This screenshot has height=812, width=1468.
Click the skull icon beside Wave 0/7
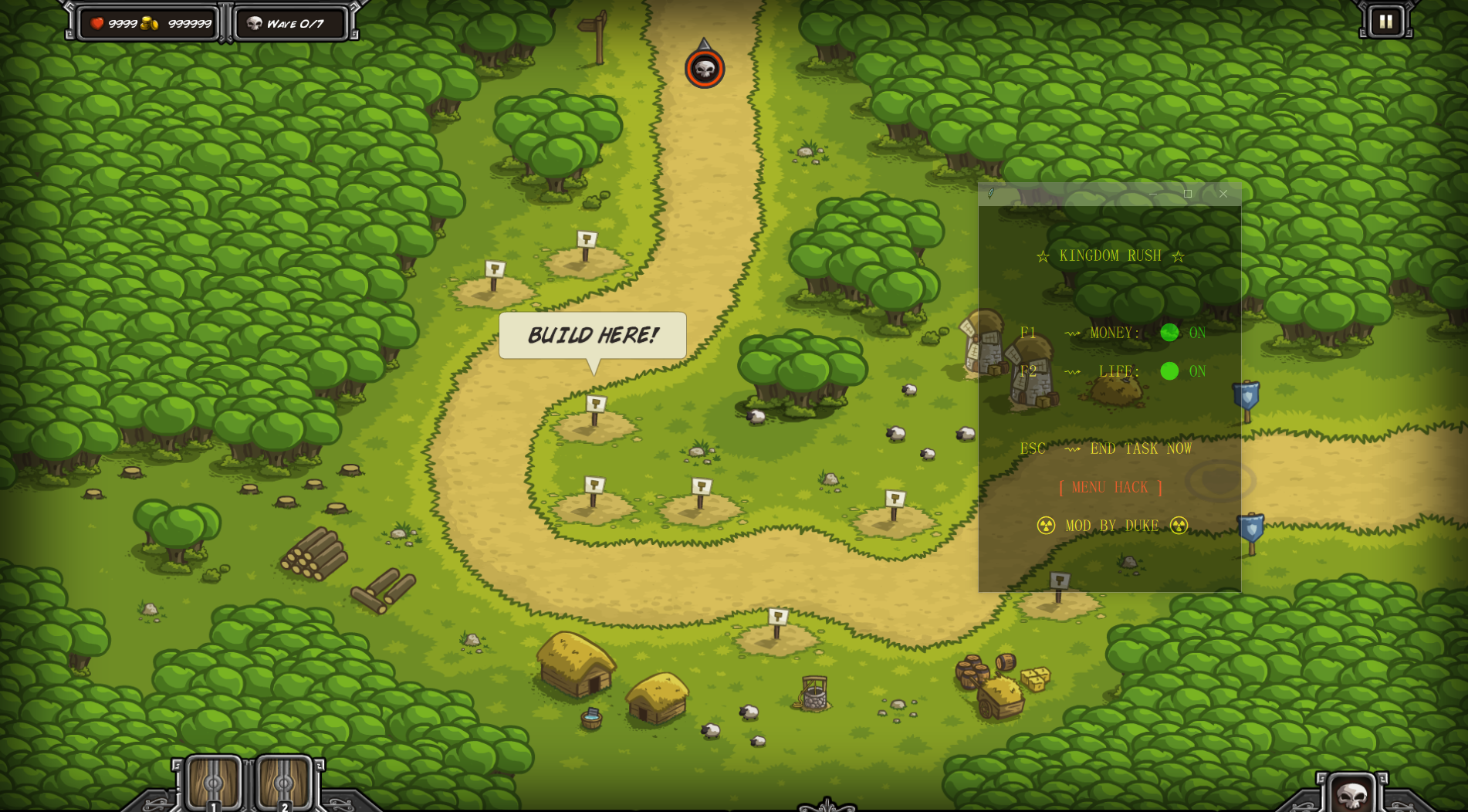pyautogui.click(x=255, y=23)
